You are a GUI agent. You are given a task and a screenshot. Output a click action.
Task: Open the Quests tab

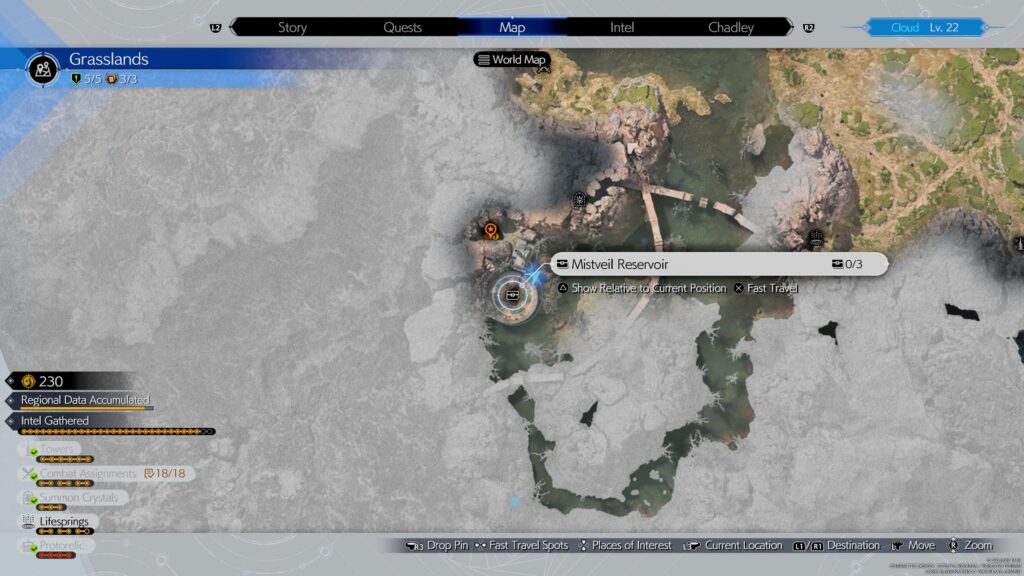[x=402, y=28]
